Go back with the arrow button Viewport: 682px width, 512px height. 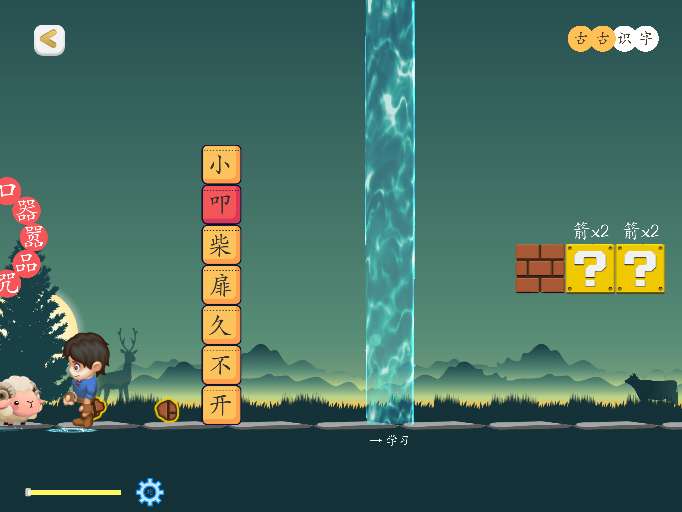(x=49, y=40)
